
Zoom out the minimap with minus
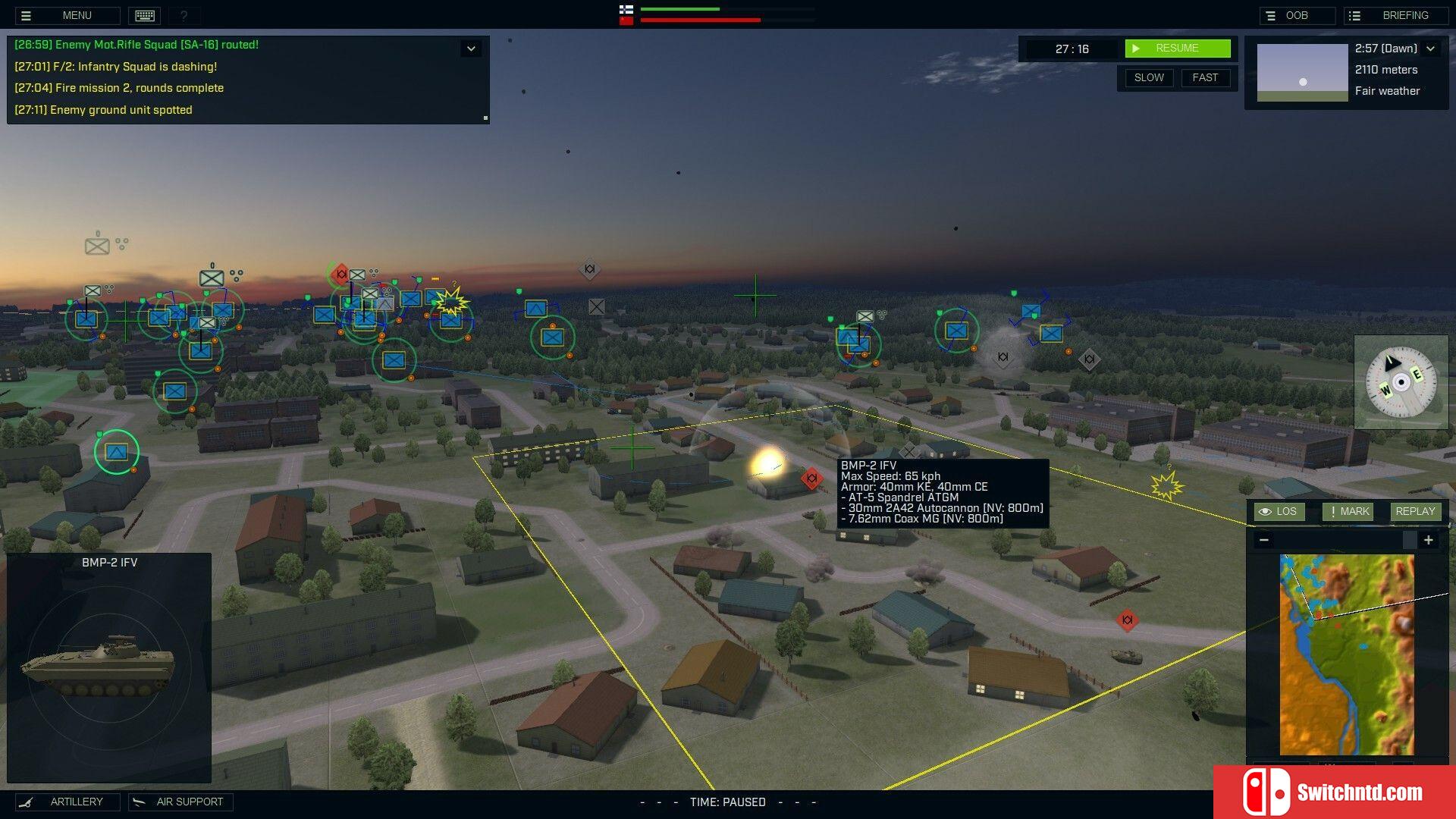pos(1263,540)
